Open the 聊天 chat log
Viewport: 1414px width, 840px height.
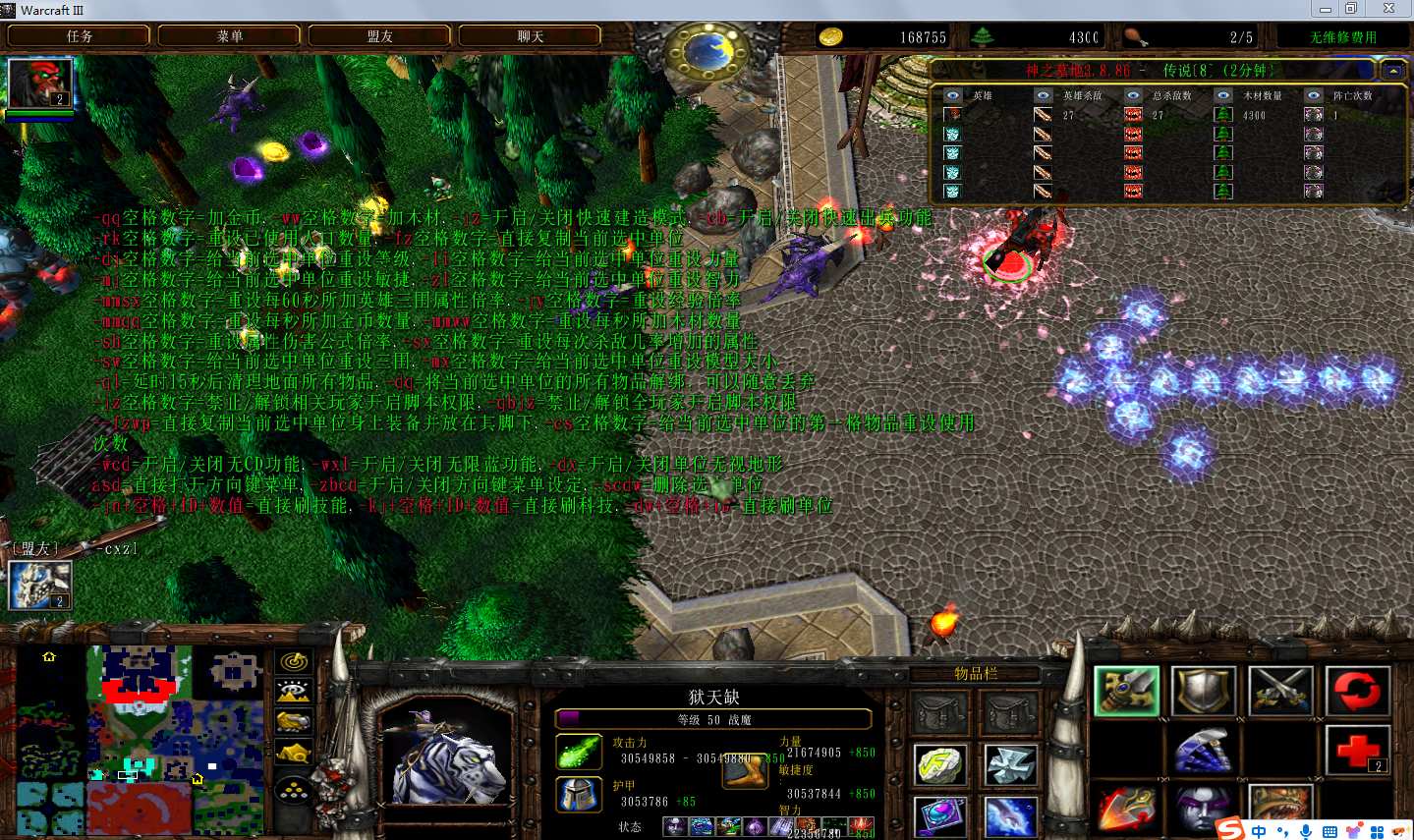(530, 36)
